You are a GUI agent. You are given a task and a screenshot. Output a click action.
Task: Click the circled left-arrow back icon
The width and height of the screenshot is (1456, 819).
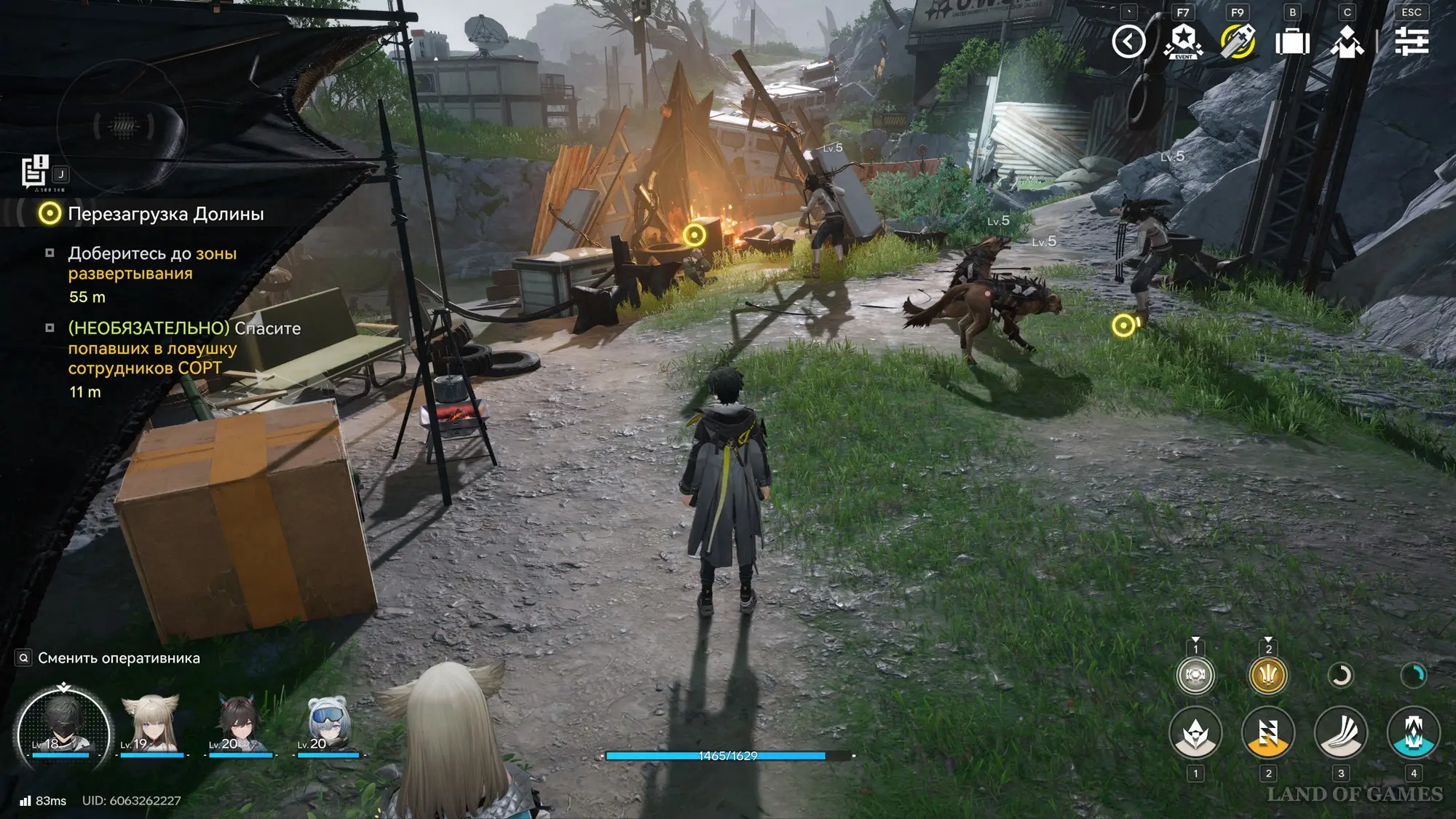[x=1128, y=41]
